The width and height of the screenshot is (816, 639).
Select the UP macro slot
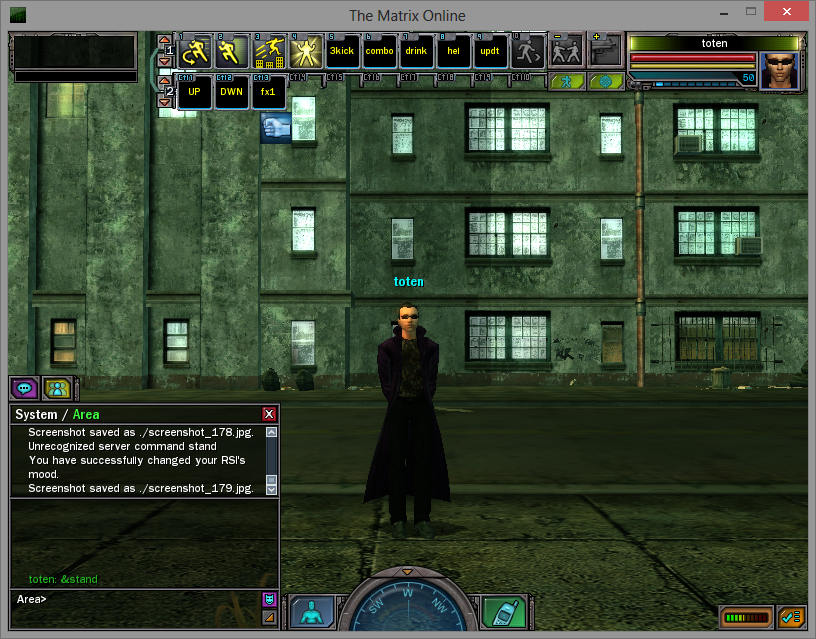coord(194,93)
